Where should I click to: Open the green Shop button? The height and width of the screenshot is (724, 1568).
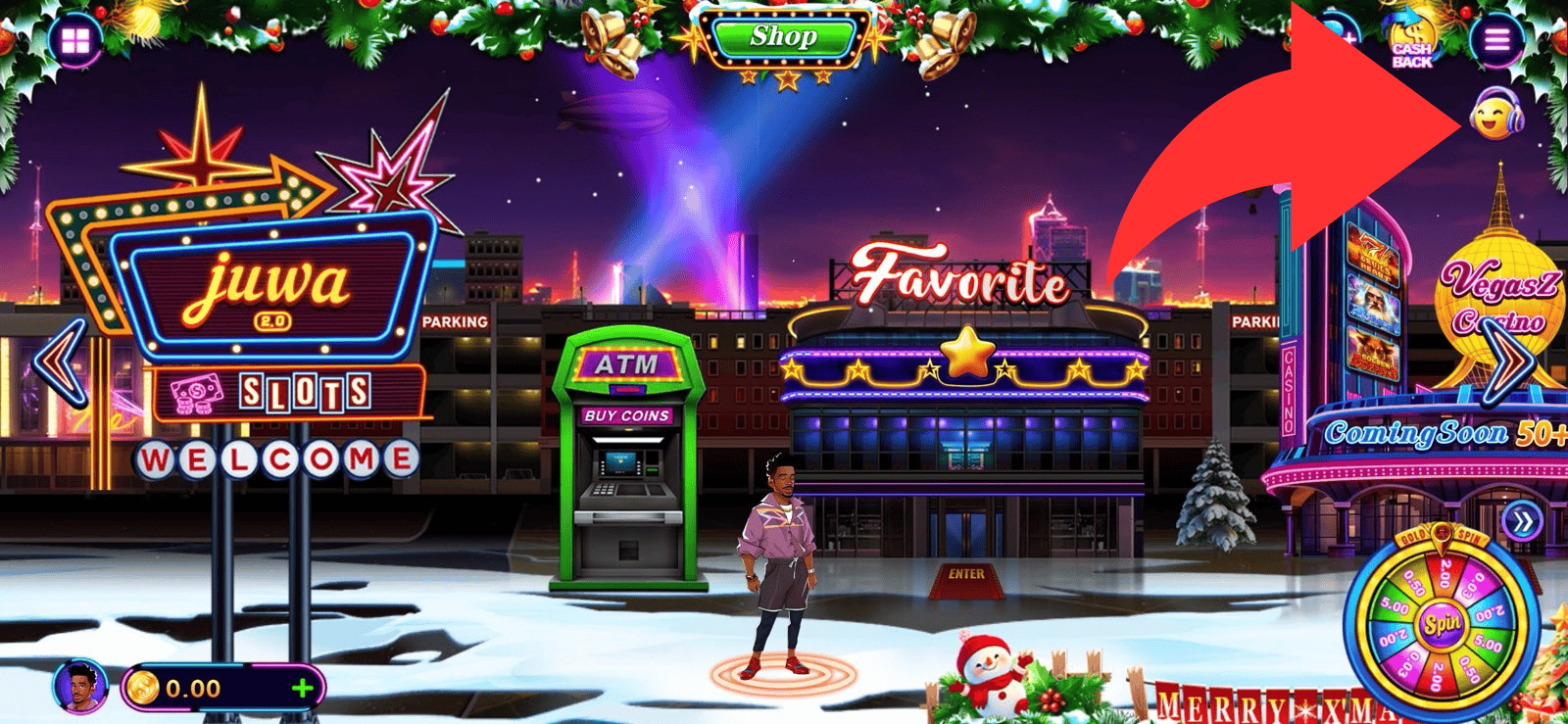pos(782,38)
